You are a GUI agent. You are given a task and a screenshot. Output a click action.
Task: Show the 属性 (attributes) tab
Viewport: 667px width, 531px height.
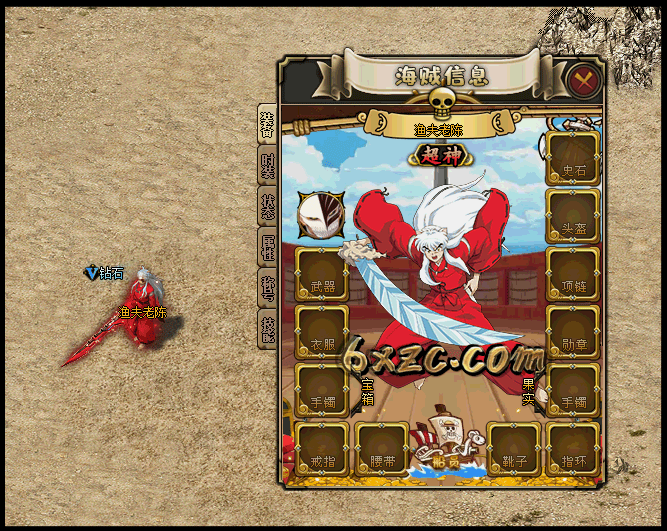(267, 248)
